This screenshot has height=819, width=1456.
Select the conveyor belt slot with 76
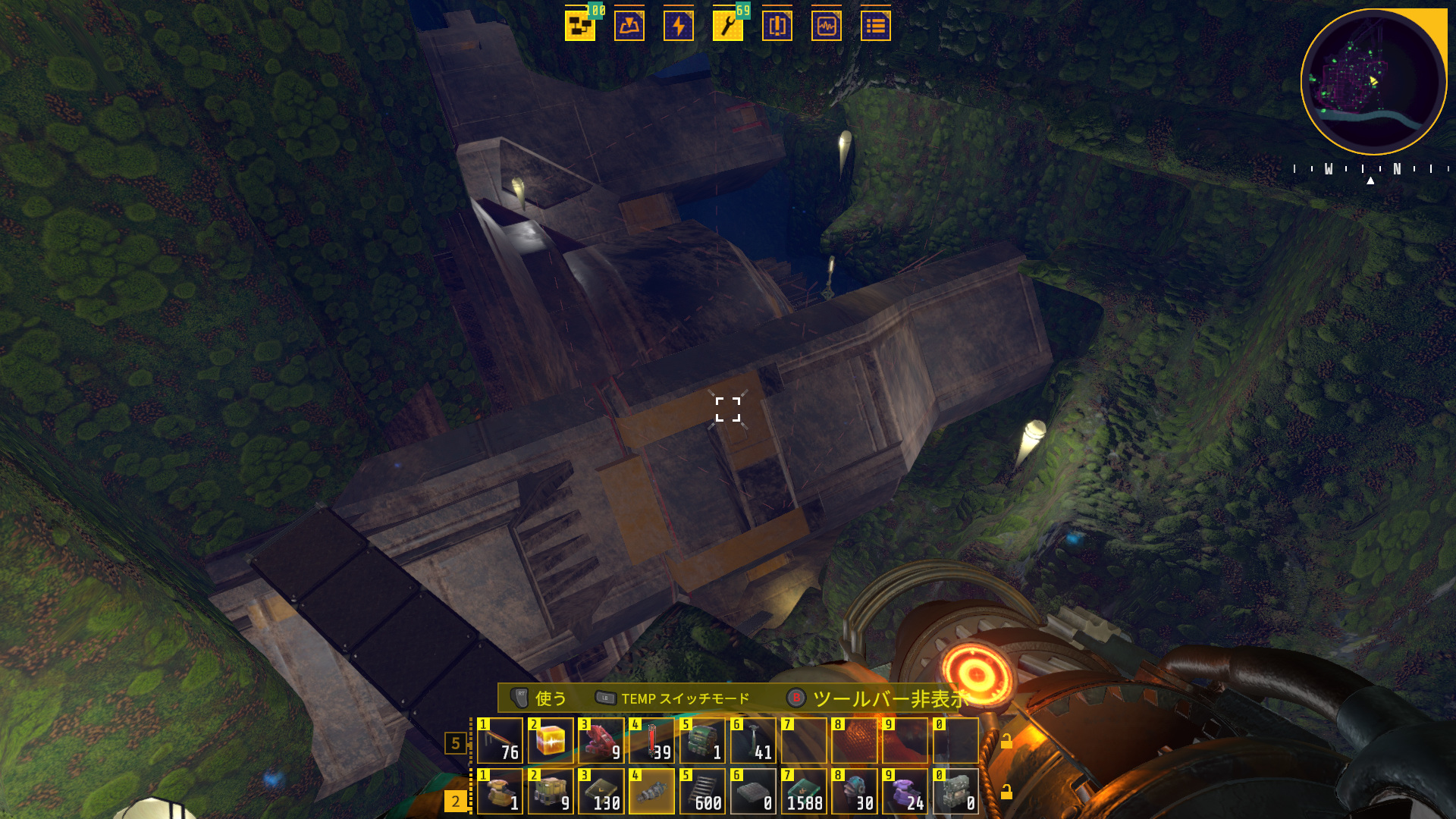pos(500,740)
